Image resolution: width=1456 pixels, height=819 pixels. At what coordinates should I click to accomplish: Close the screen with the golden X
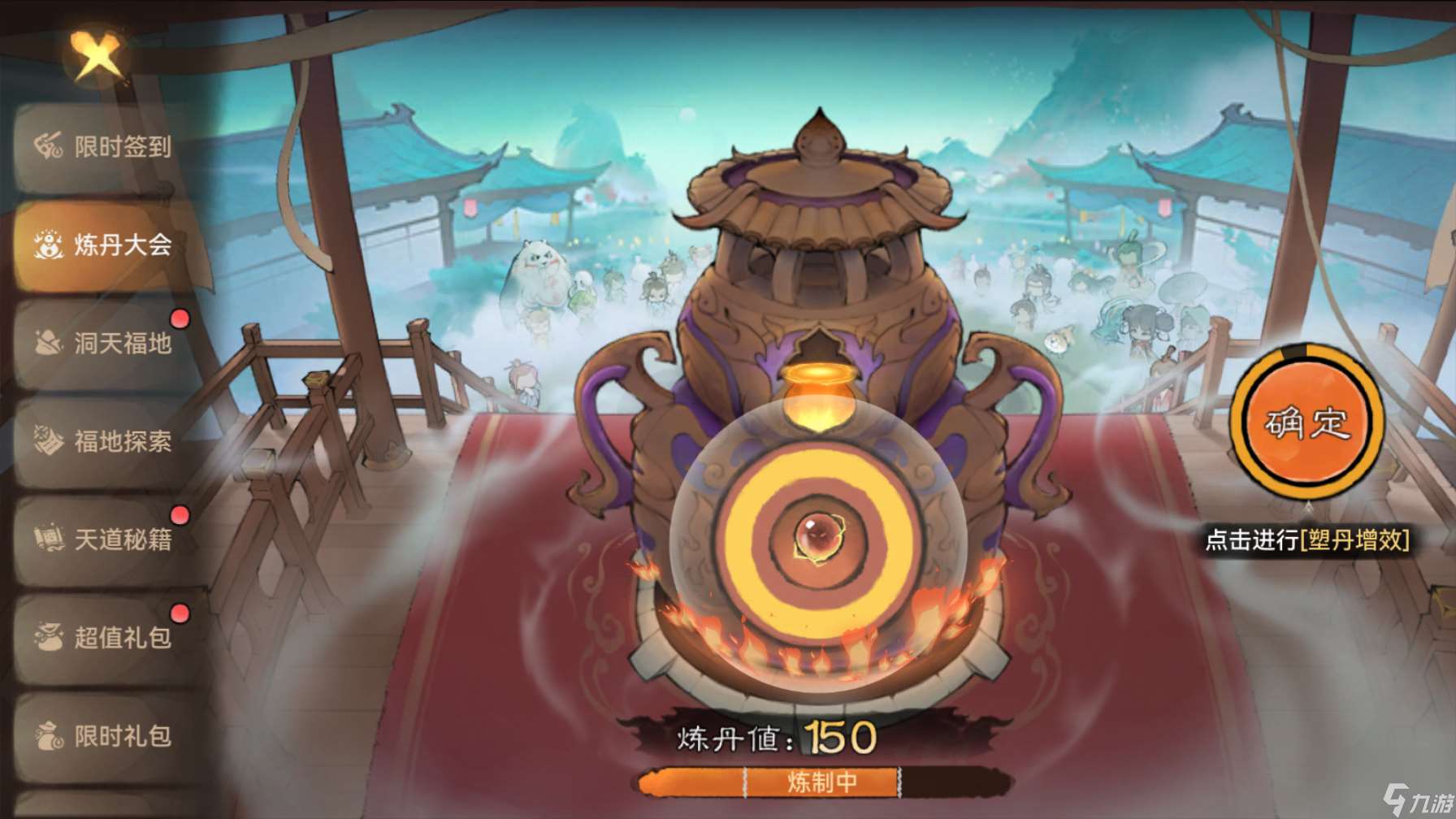click(97, 57)
